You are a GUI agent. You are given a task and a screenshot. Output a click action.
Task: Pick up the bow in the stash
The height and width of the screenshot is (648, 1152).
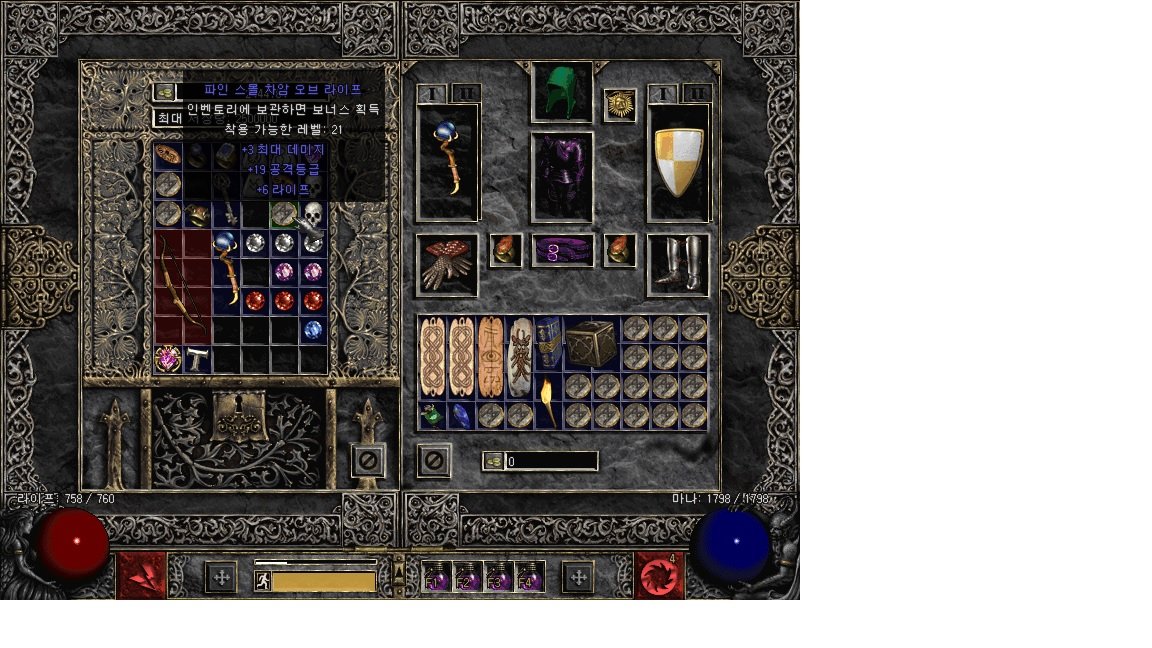point(183,285)
